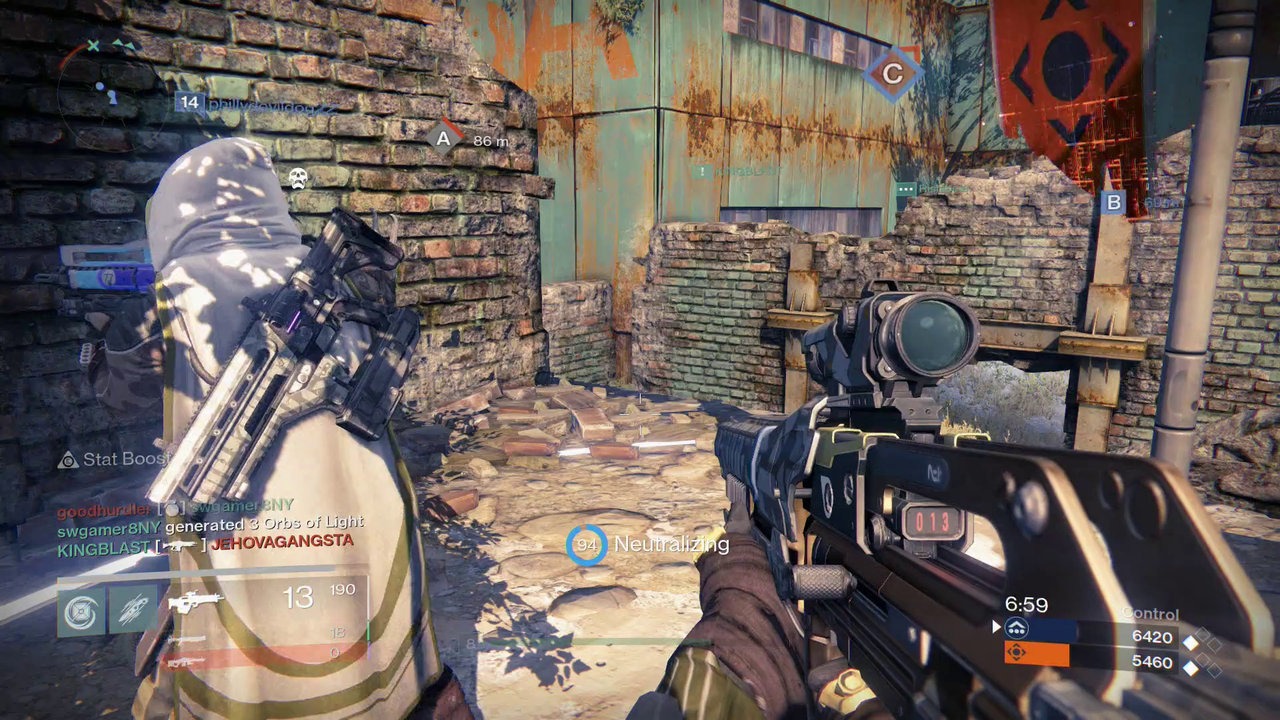The width and height of the screenshot is (1280, 720).
Task: Select the capture zone C diamond marker
Action: pos(892,73)
